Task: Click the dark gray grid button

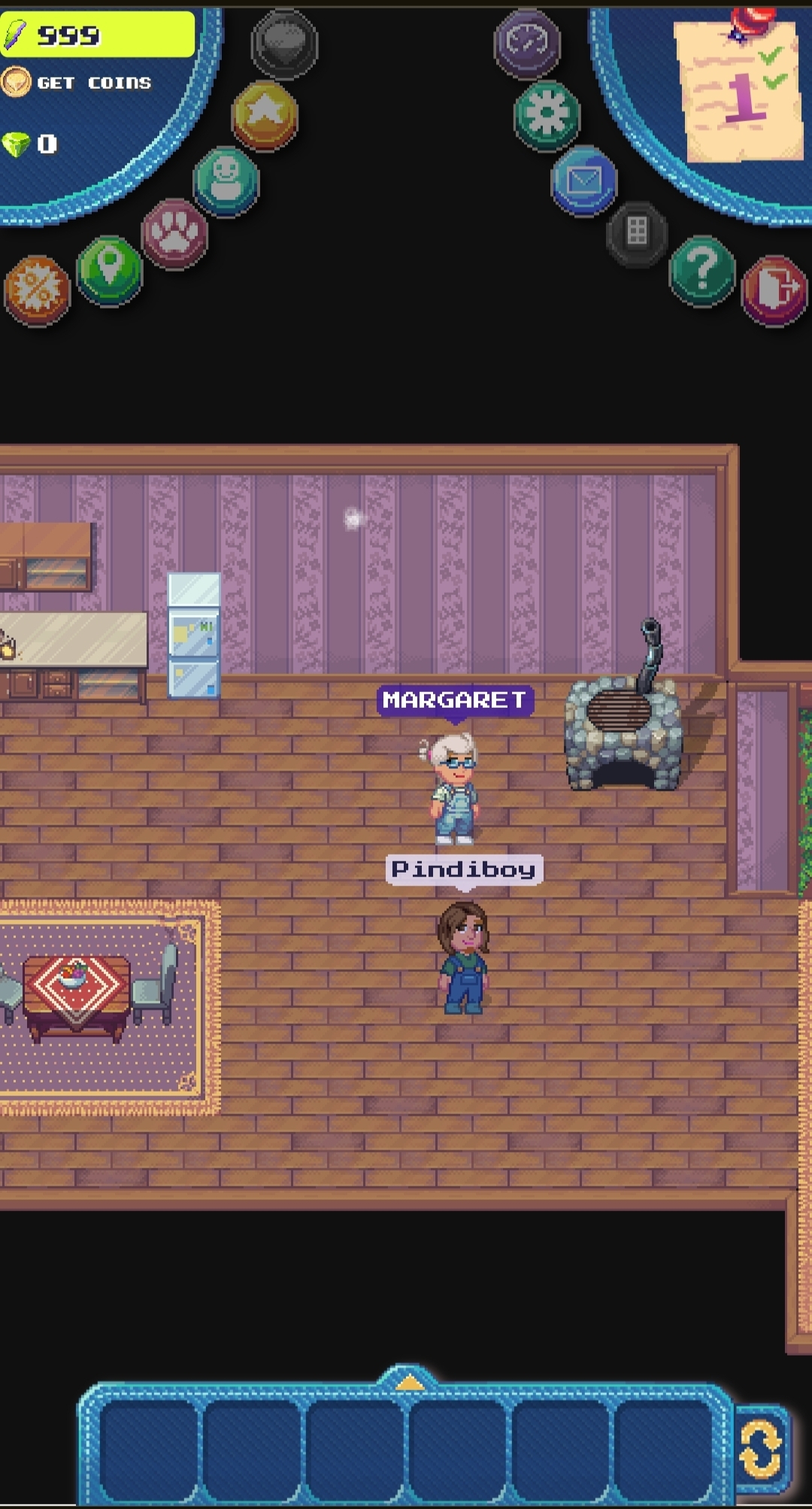Action: (637, 232)
